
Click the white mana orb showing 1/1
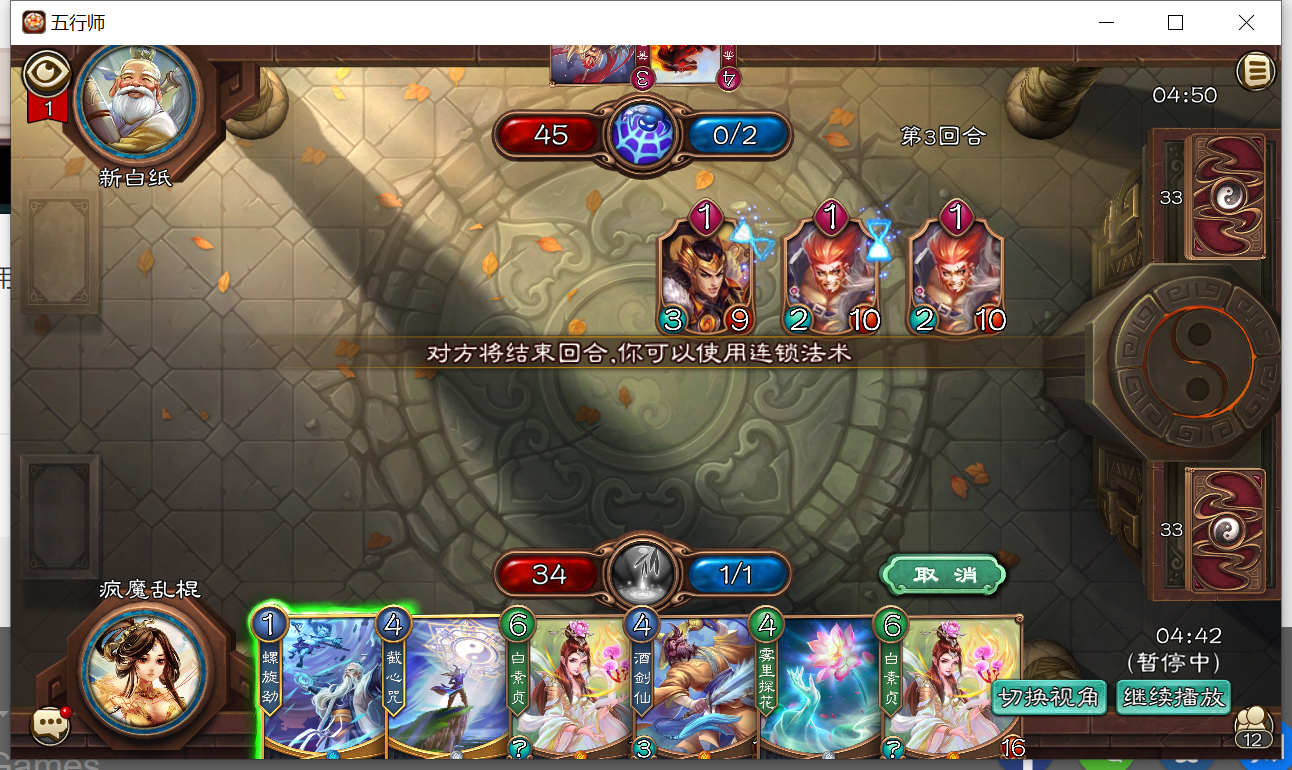click(737, 574)
